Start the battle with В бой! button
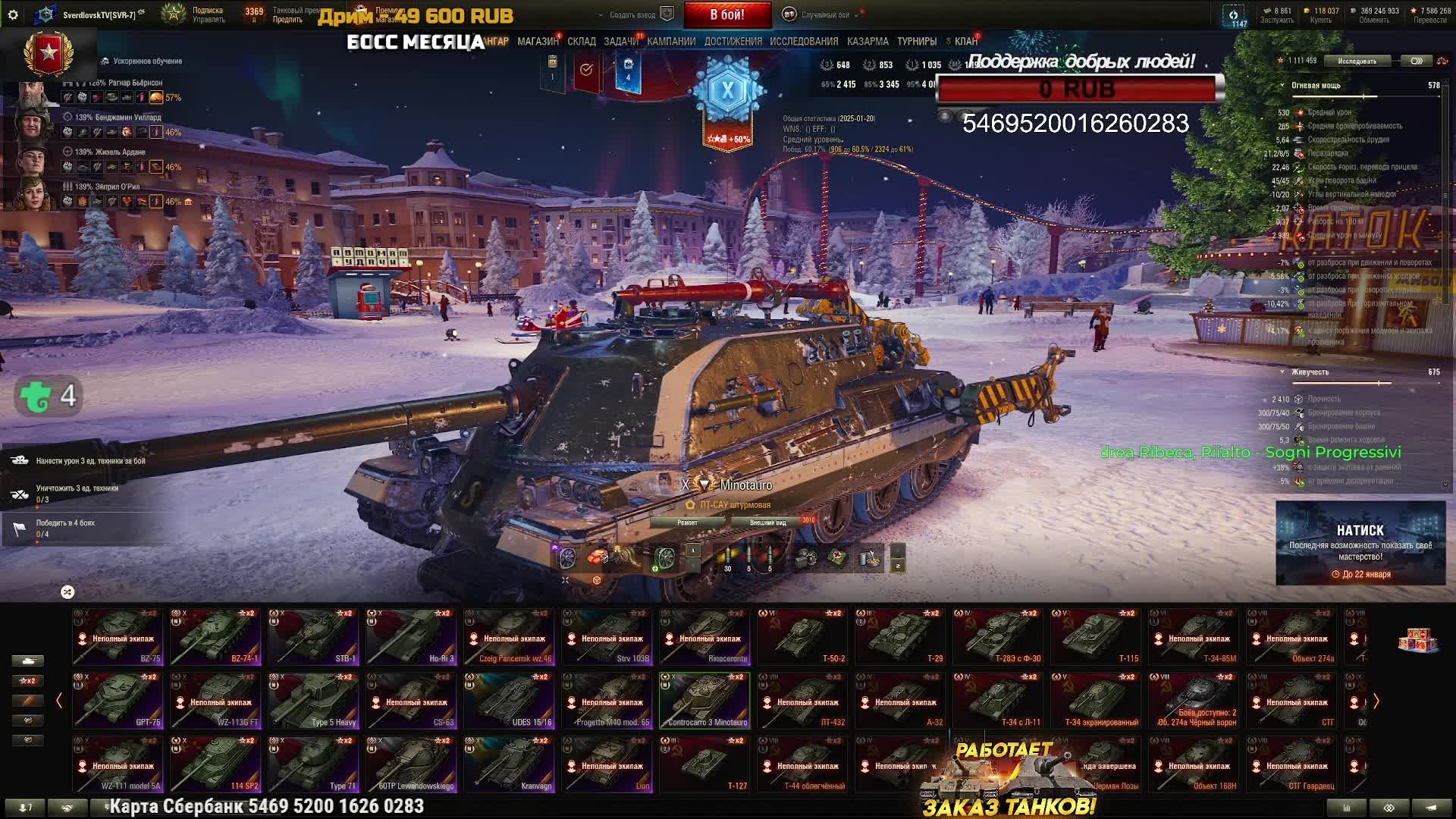The width and height of the screenshot is (1456, 819). pyautogui.click(x=726, y=14)
